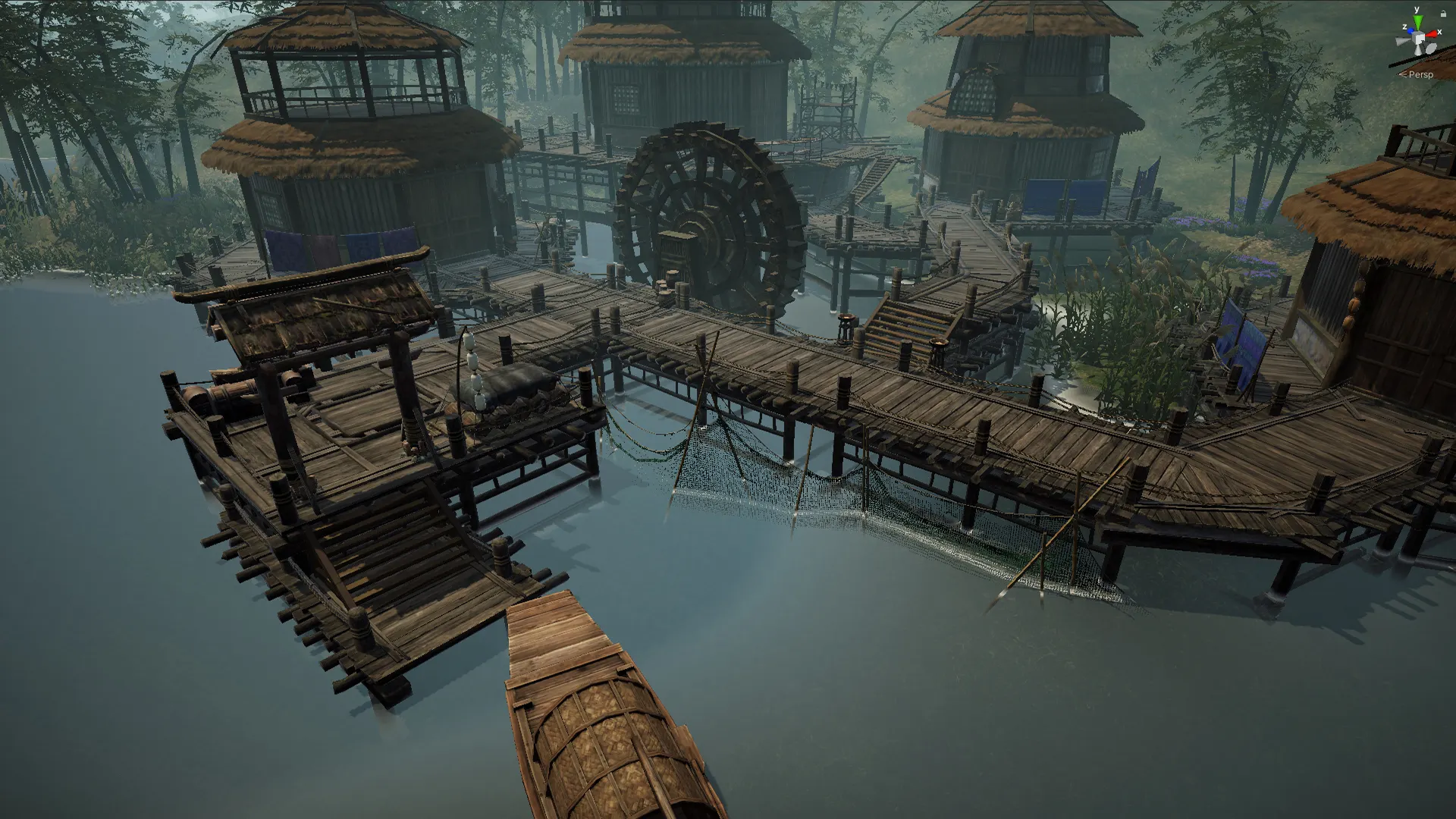This screenshot has width=1456, height=819.
Task: Click the 'z' label next to the blue cone
Action: (1404, 27)
